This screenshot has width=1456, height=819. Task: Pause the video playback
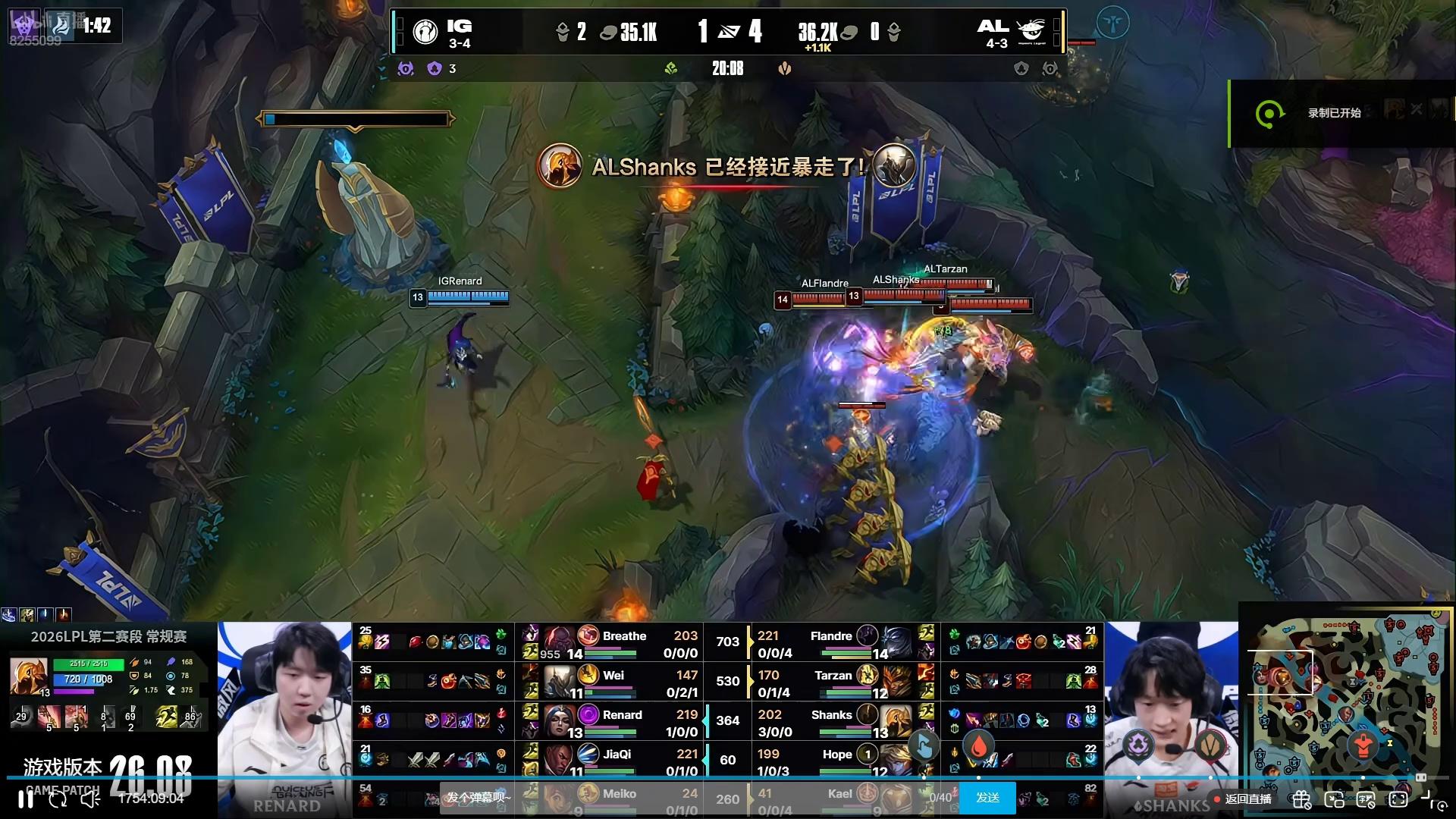[26, 799]
